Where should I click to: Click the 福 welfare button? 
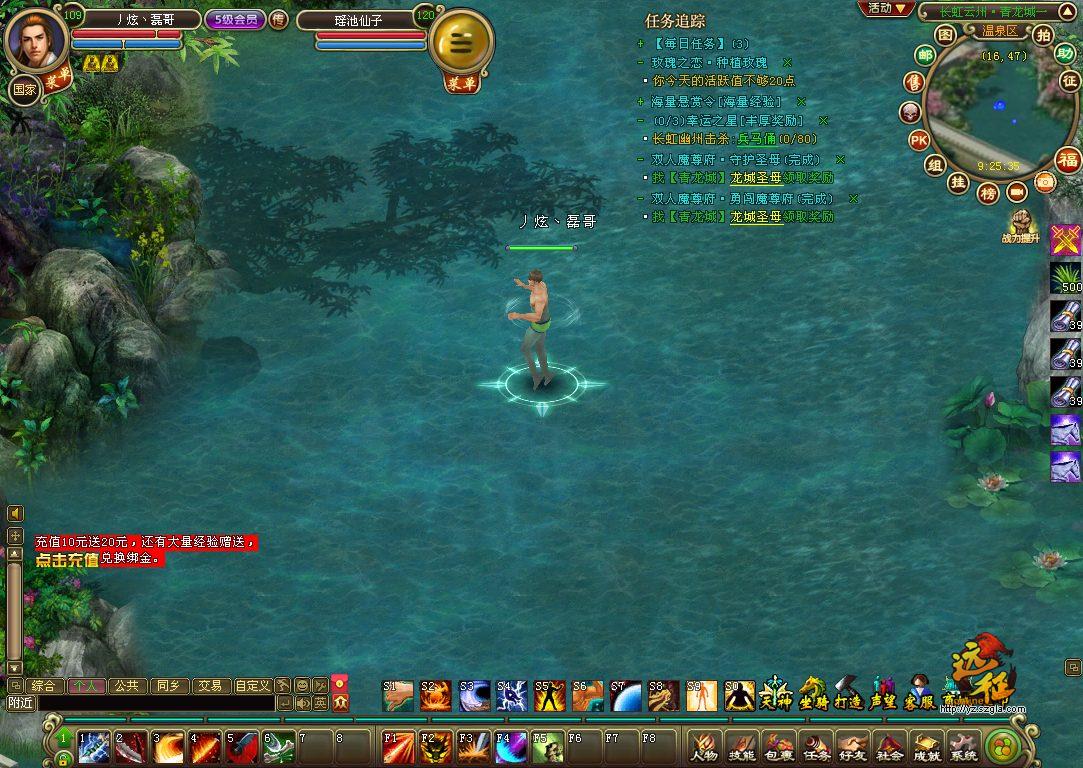(x=1068, y=160)
